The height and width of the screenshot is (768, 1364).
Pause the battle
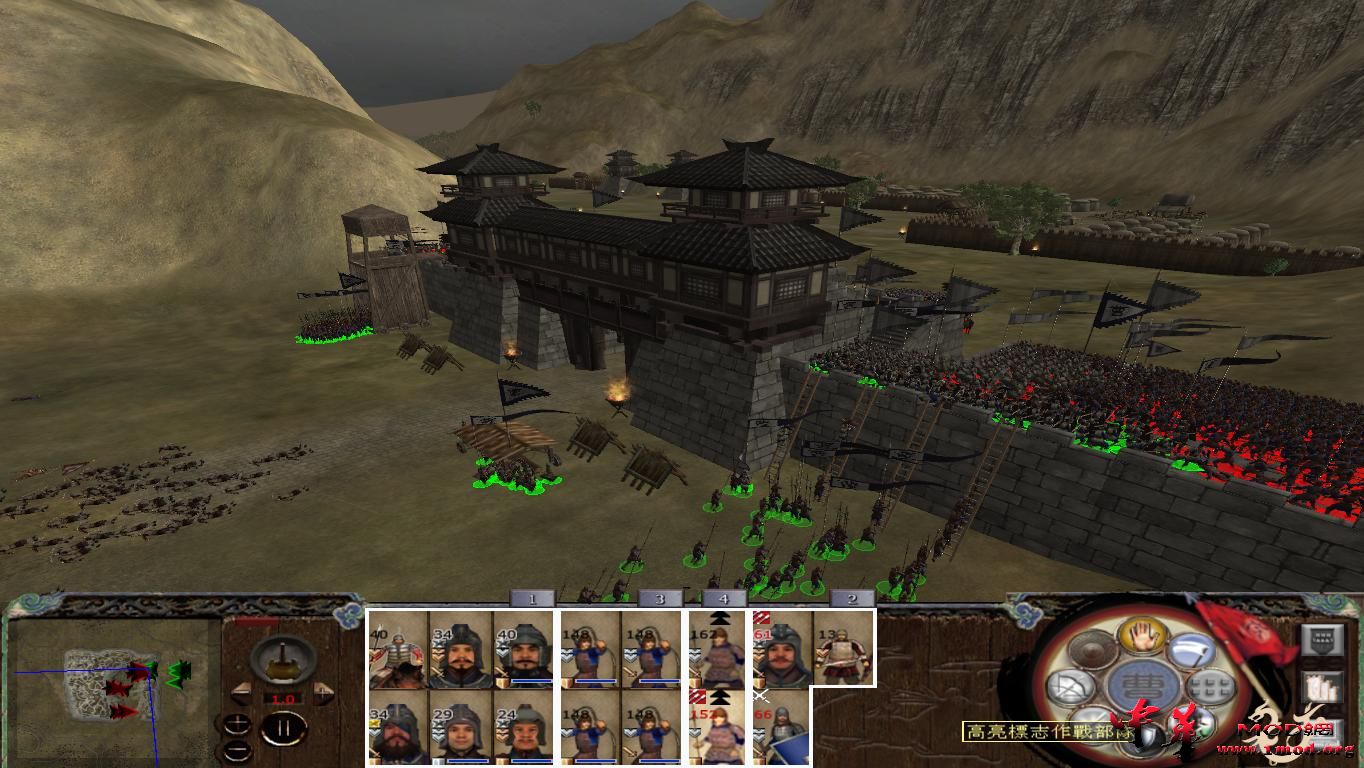coord(283,728)
